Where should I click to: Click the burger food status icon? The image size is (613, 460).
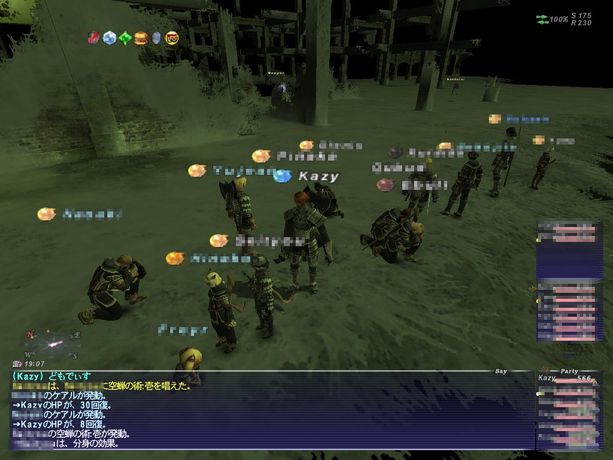click(140, 39)
